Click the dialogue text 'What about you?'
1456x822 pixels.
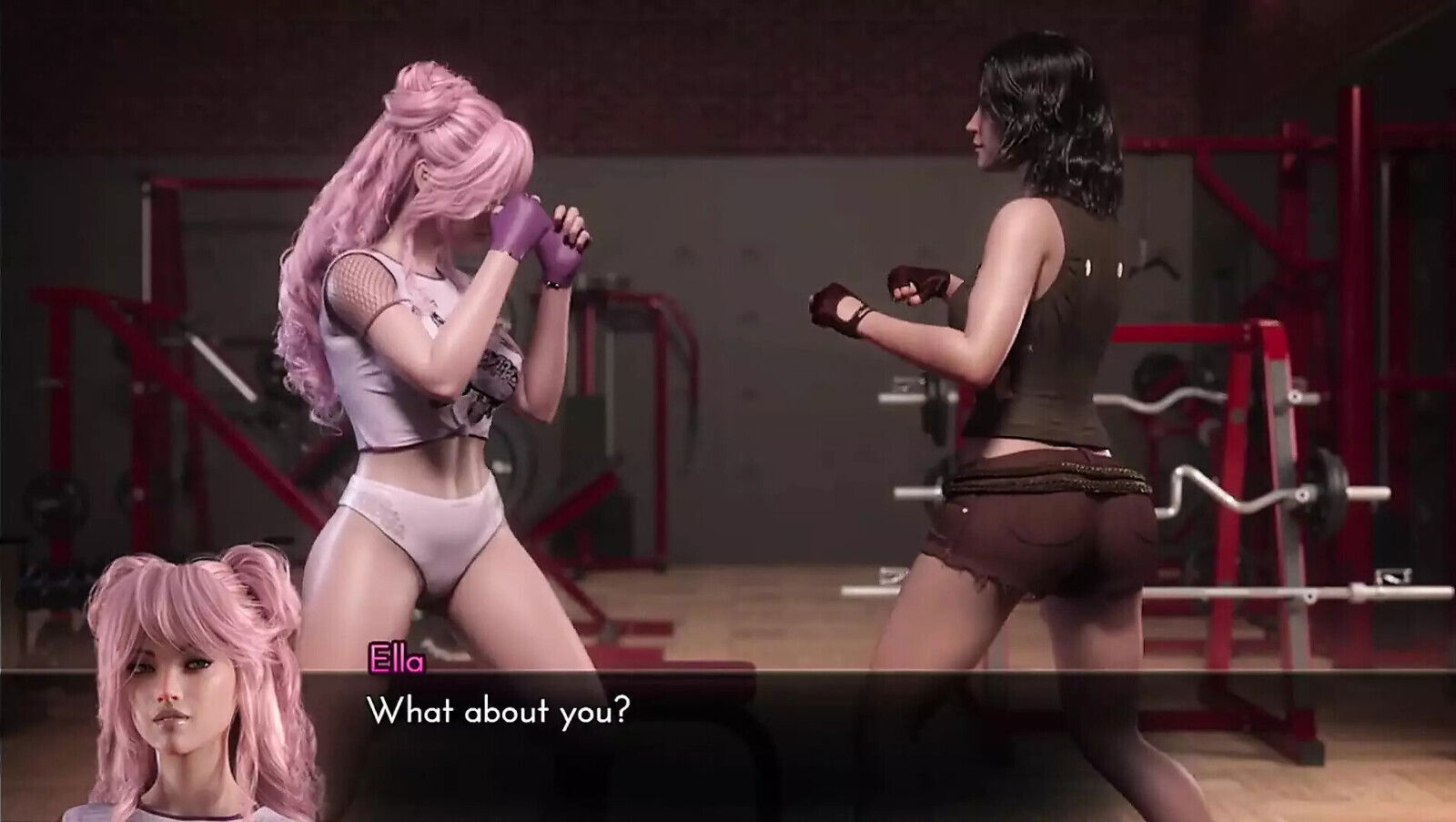[496, 713]
